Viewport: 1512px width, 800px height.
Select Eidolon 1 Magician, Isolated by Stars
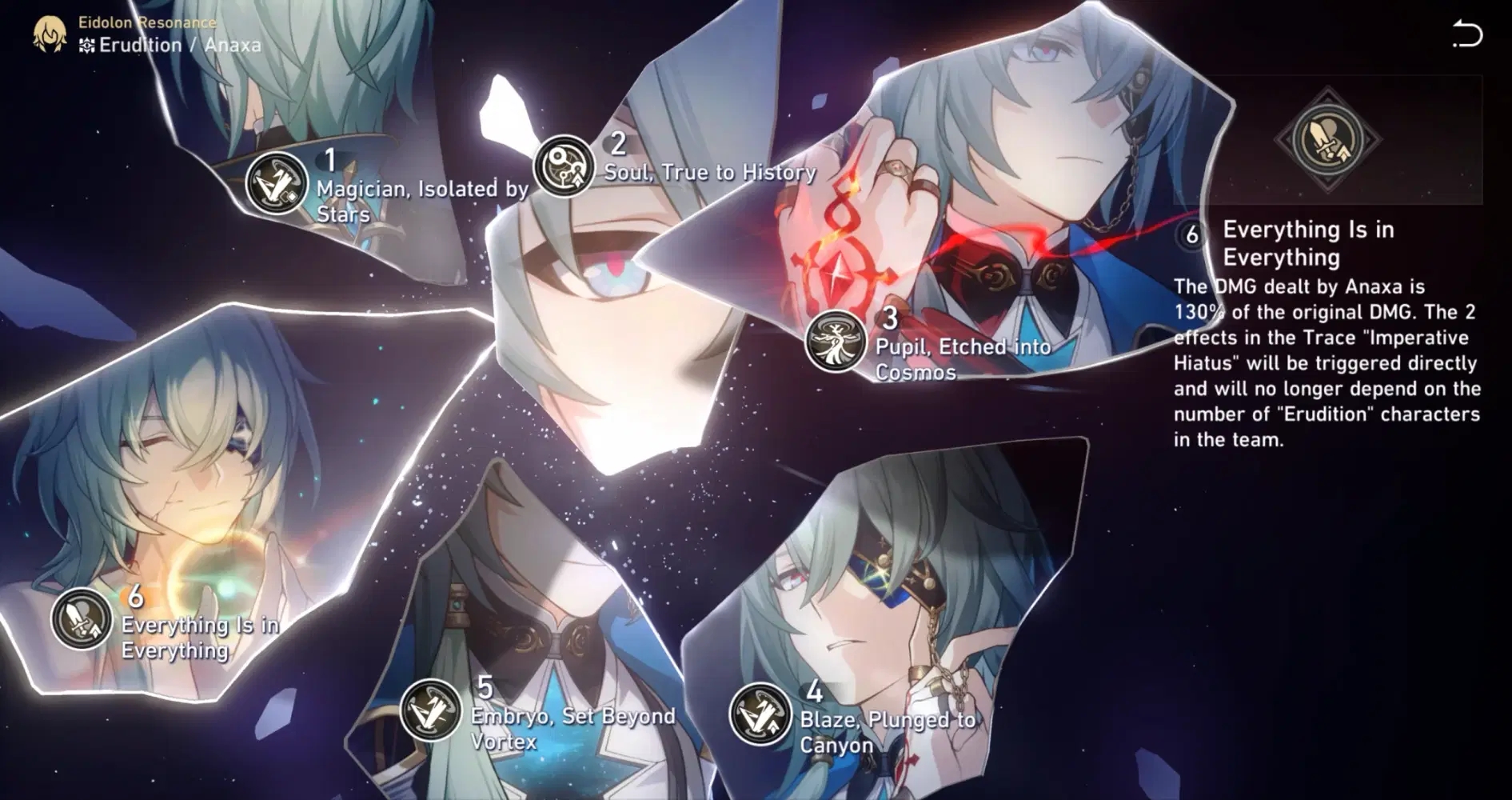[x=276, y=183]
